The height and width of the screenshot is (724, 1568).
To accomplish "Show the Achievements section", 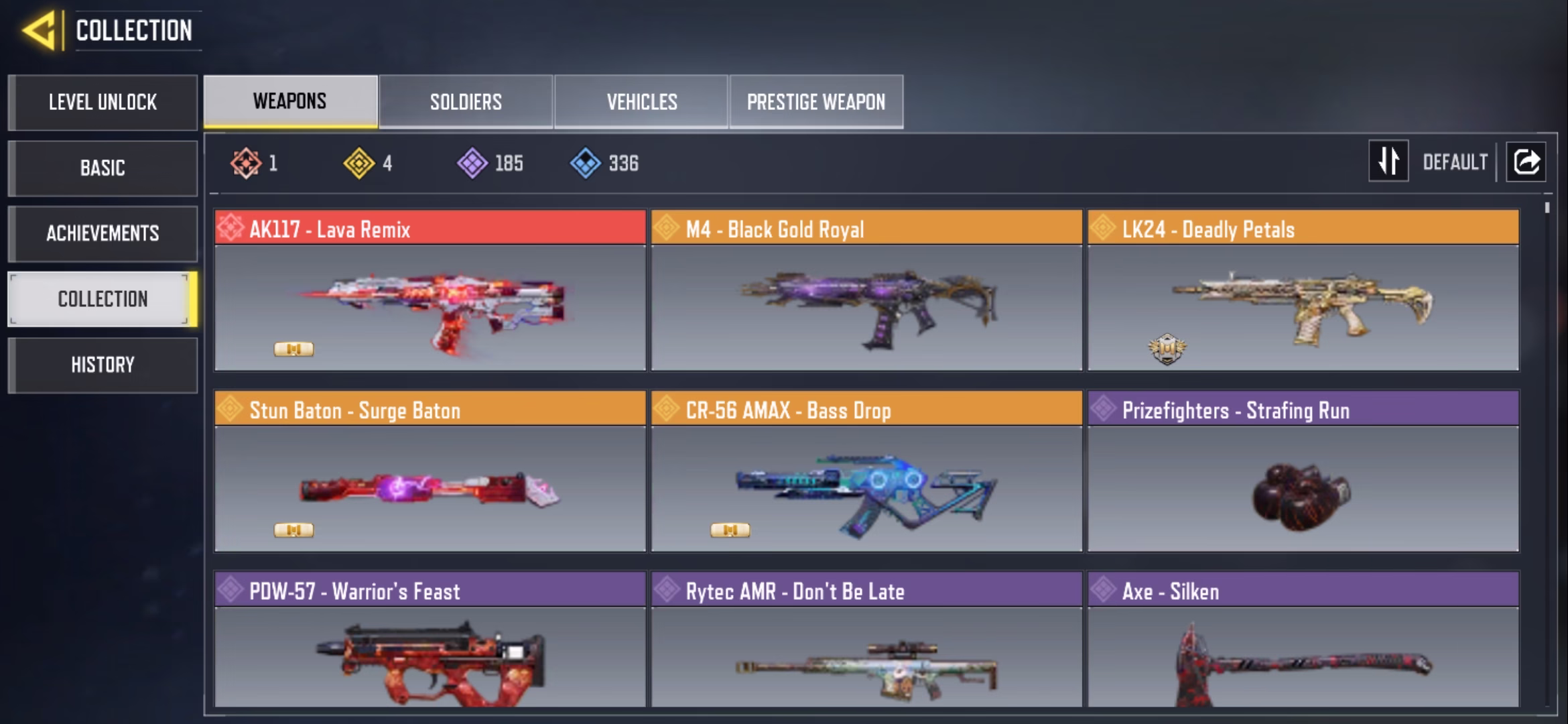I will [x=103, y=233].
